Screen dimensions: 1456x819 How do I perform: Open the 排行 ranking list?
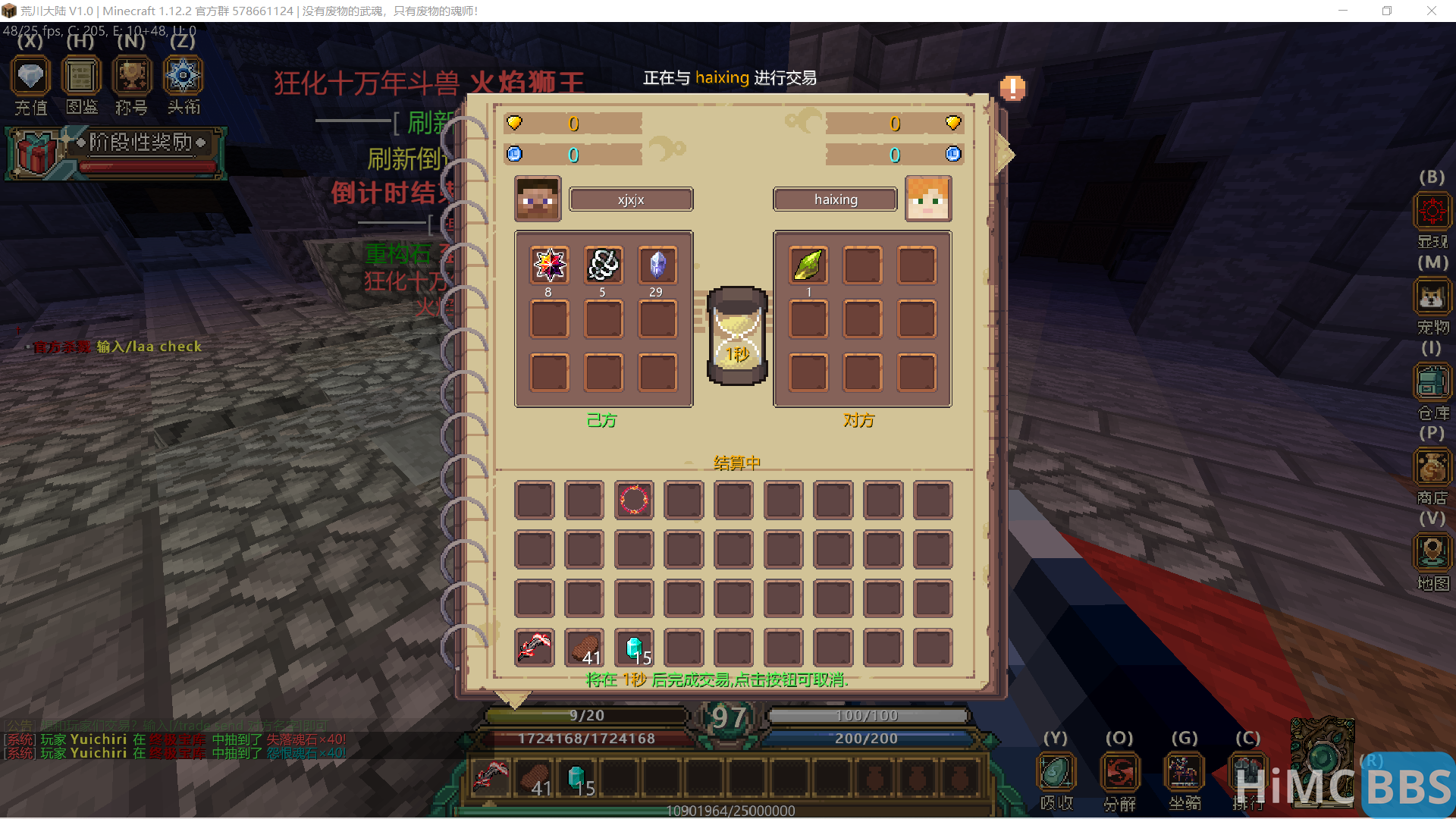pos(1248,772)
